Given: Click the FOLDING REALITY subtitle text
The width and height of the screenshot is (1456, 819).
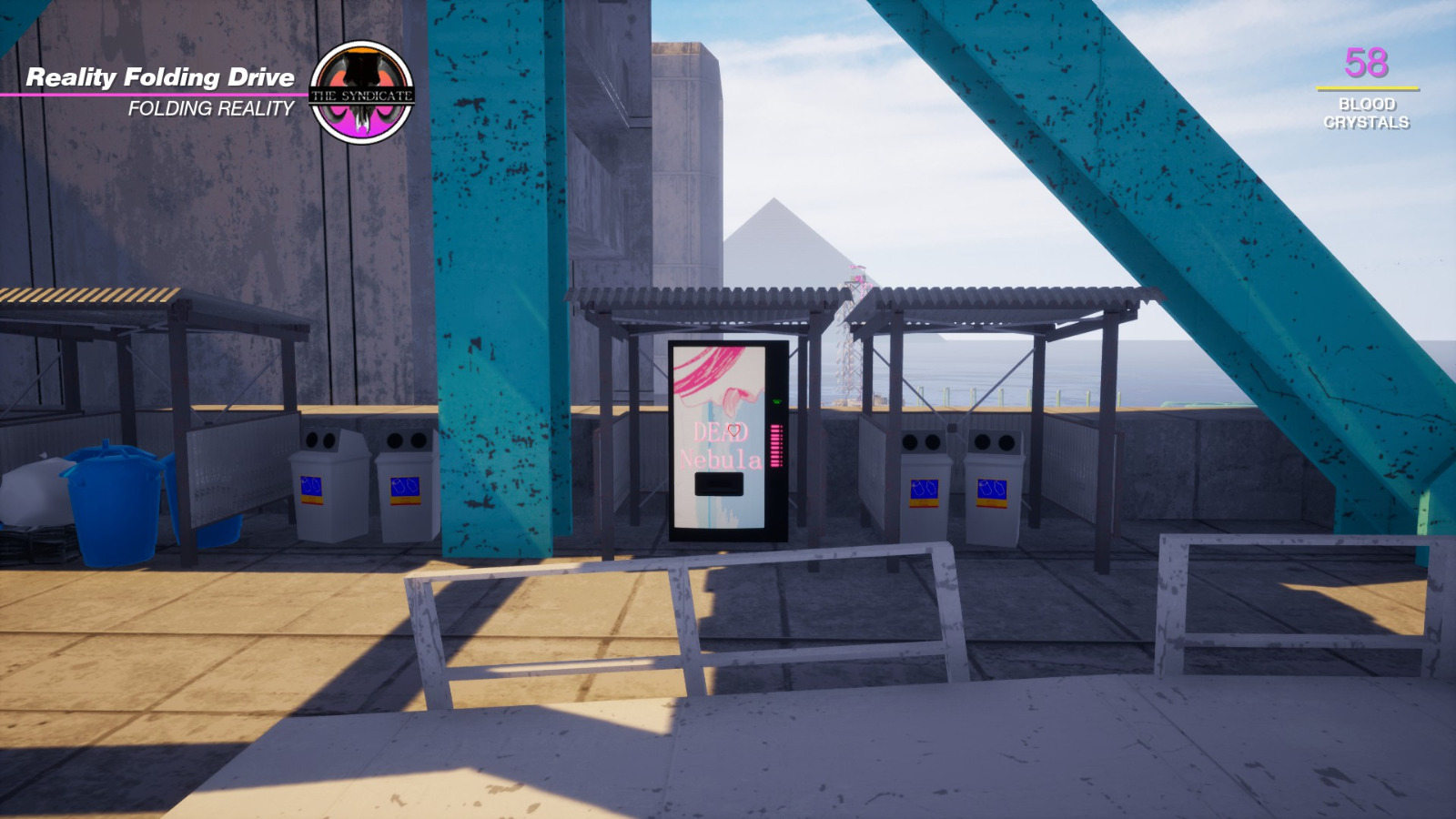Looking at the screenshot, I should click(211, 108).
